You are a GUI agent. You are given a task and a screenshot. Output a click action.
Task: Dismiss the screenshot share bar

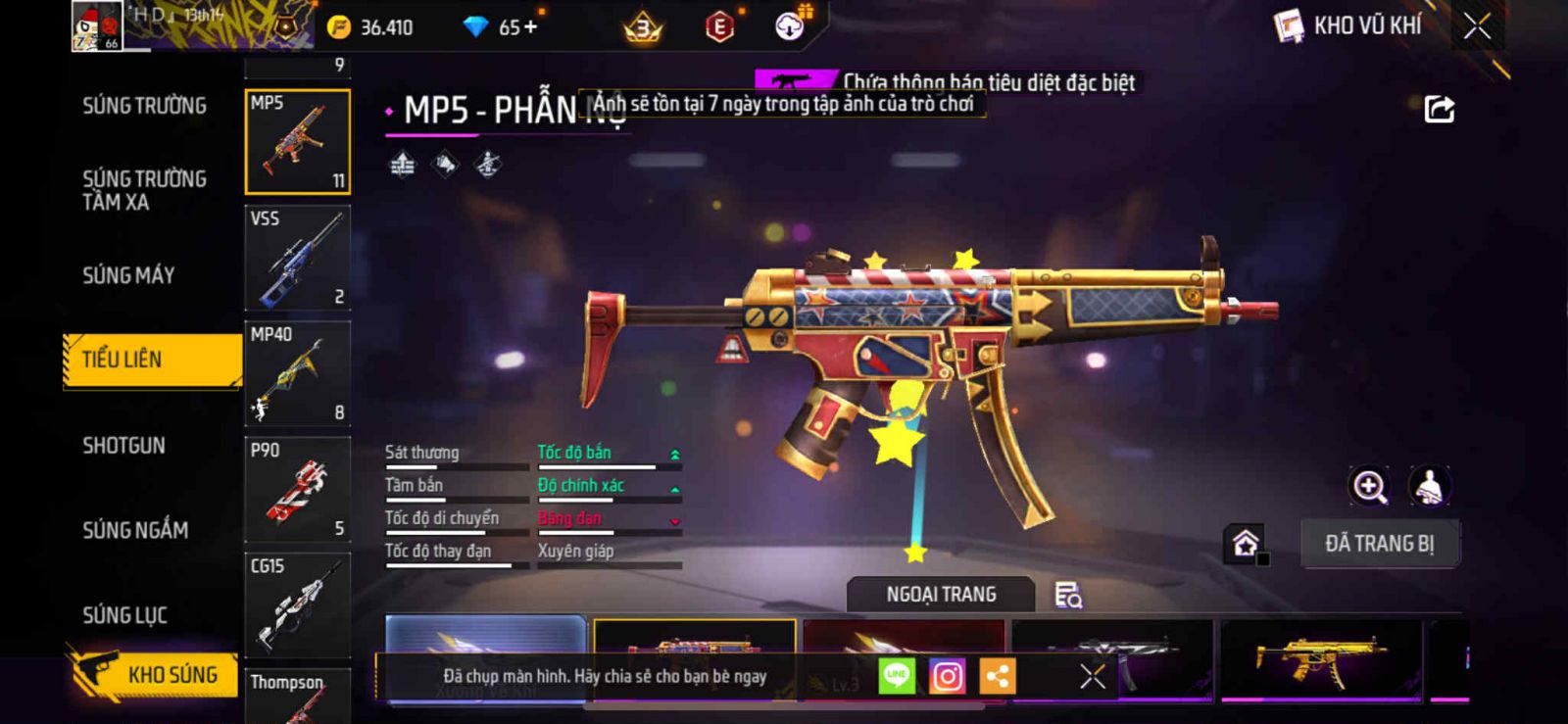click(x=1092, y=676)
